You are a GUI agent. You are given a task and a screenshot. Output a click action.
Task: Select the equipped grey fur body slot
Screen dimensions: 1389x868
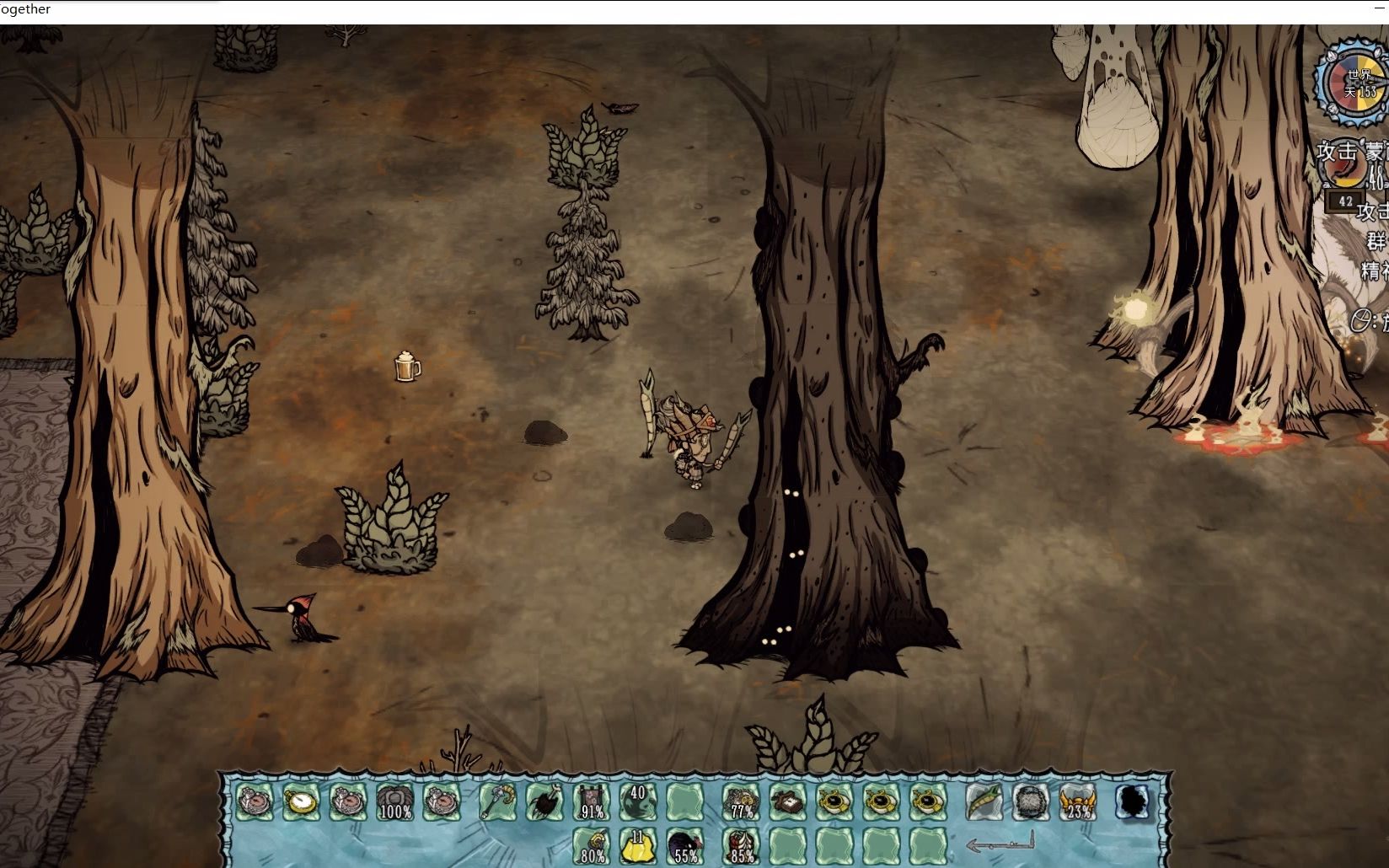1030,801
